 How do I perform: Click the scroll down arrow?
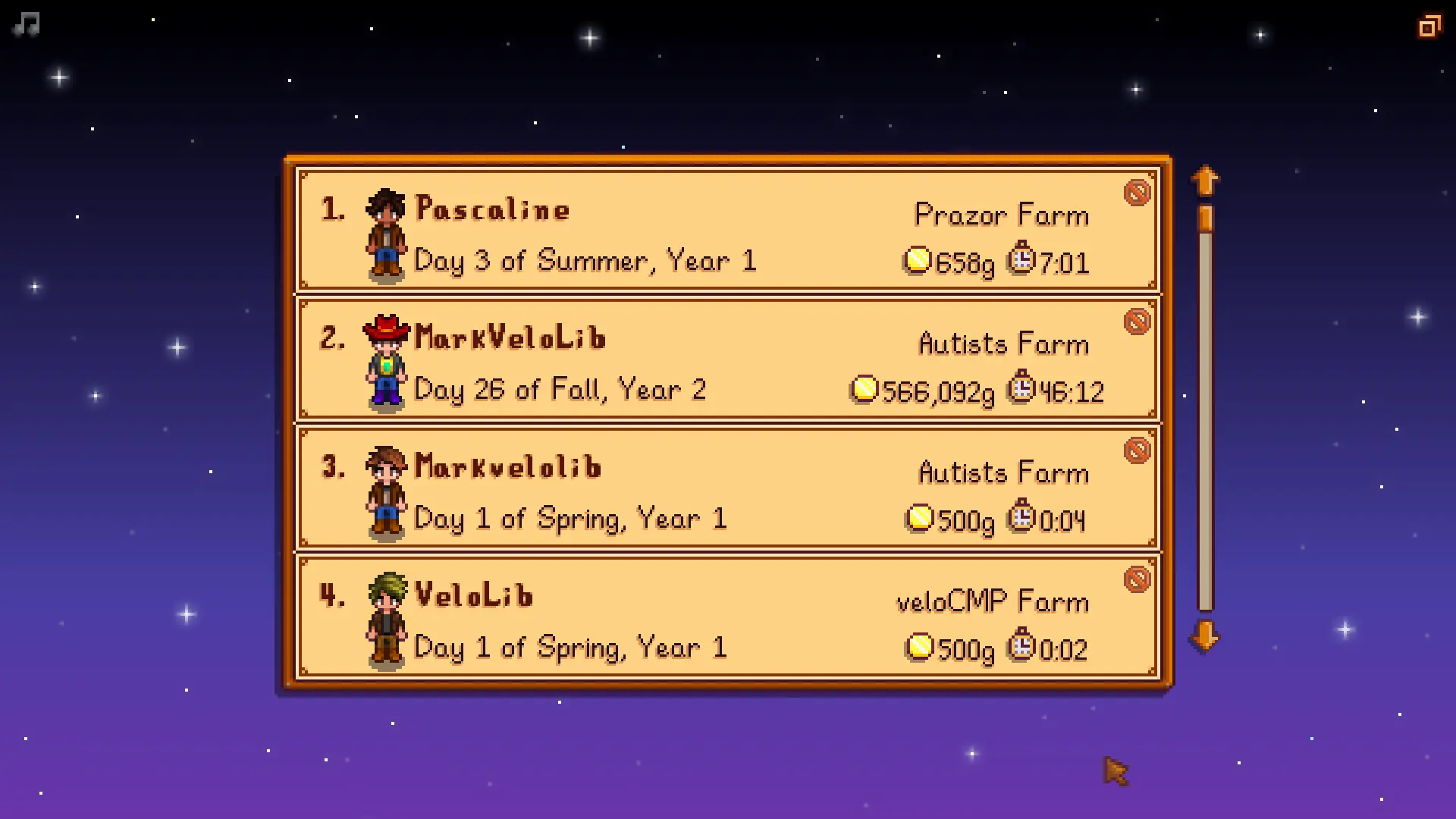click(1205, 635)
